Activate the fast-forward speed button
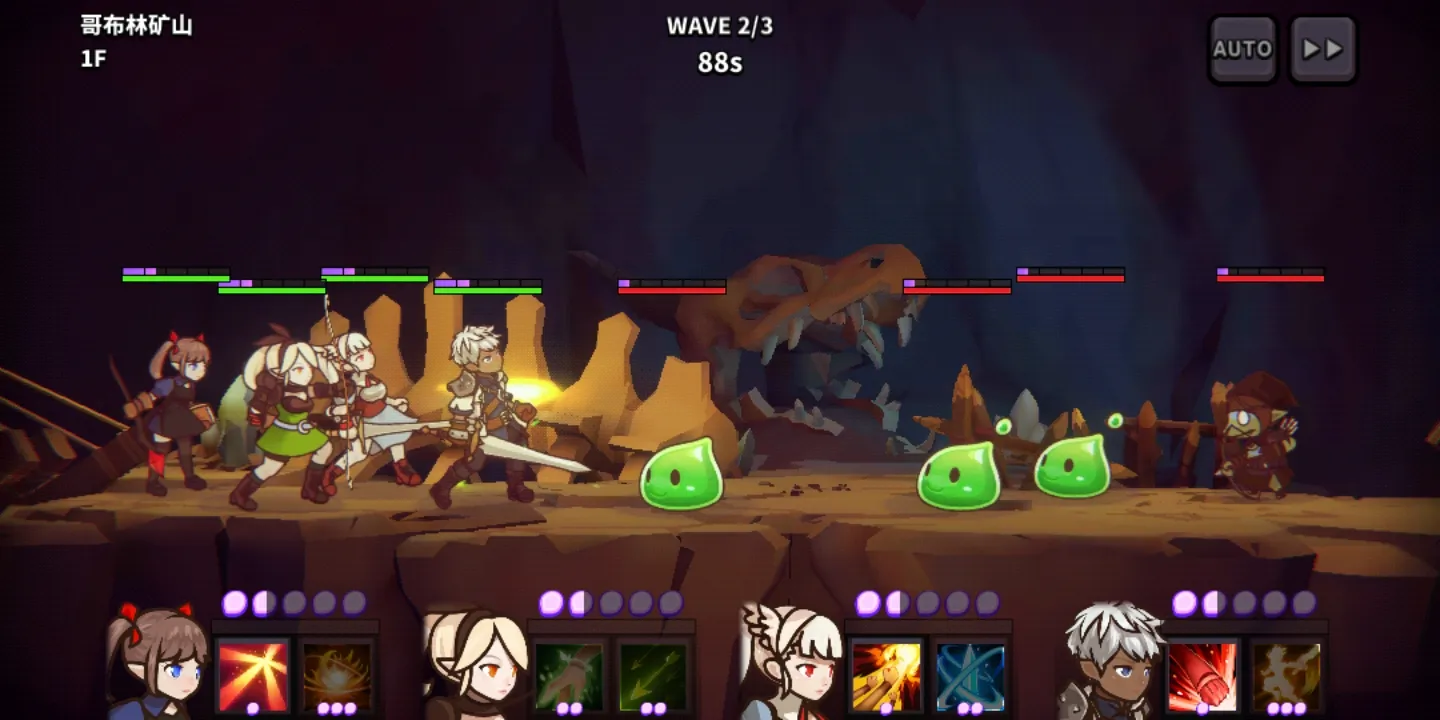 coord(1322,49)
